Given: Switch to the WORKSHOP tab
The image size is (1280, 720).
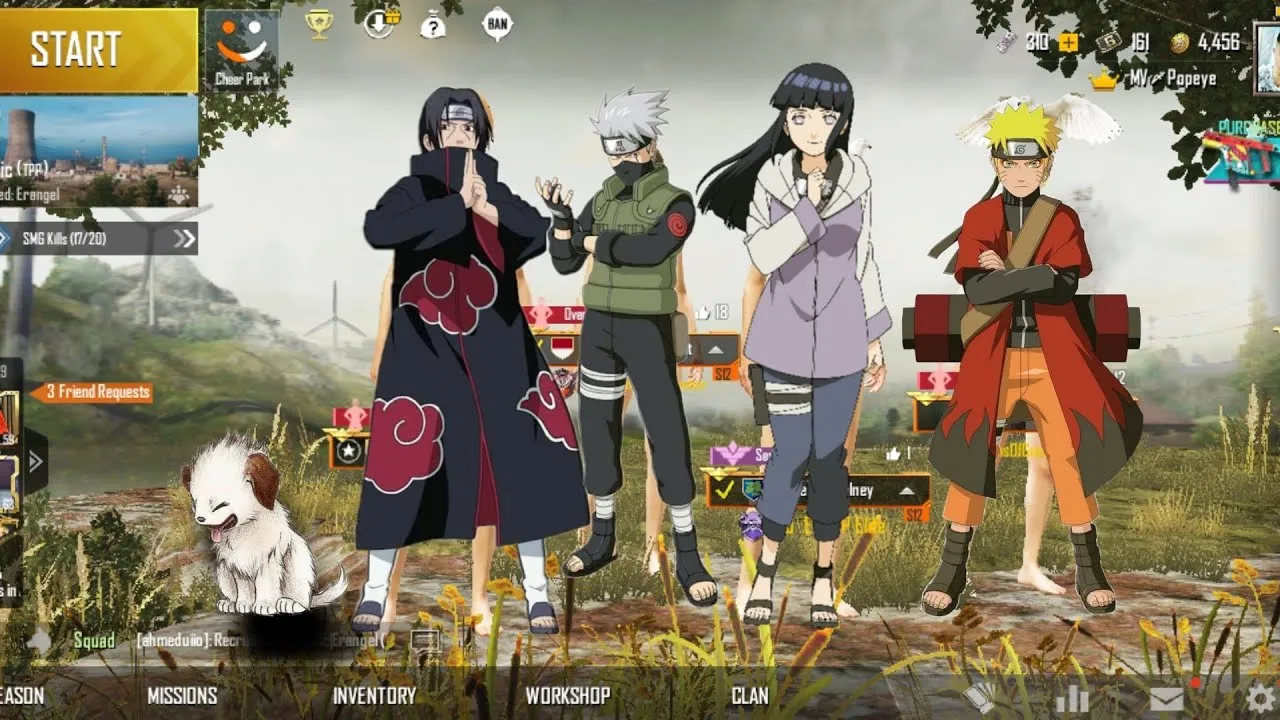Looking at the screenshot, I should [570, 695].
